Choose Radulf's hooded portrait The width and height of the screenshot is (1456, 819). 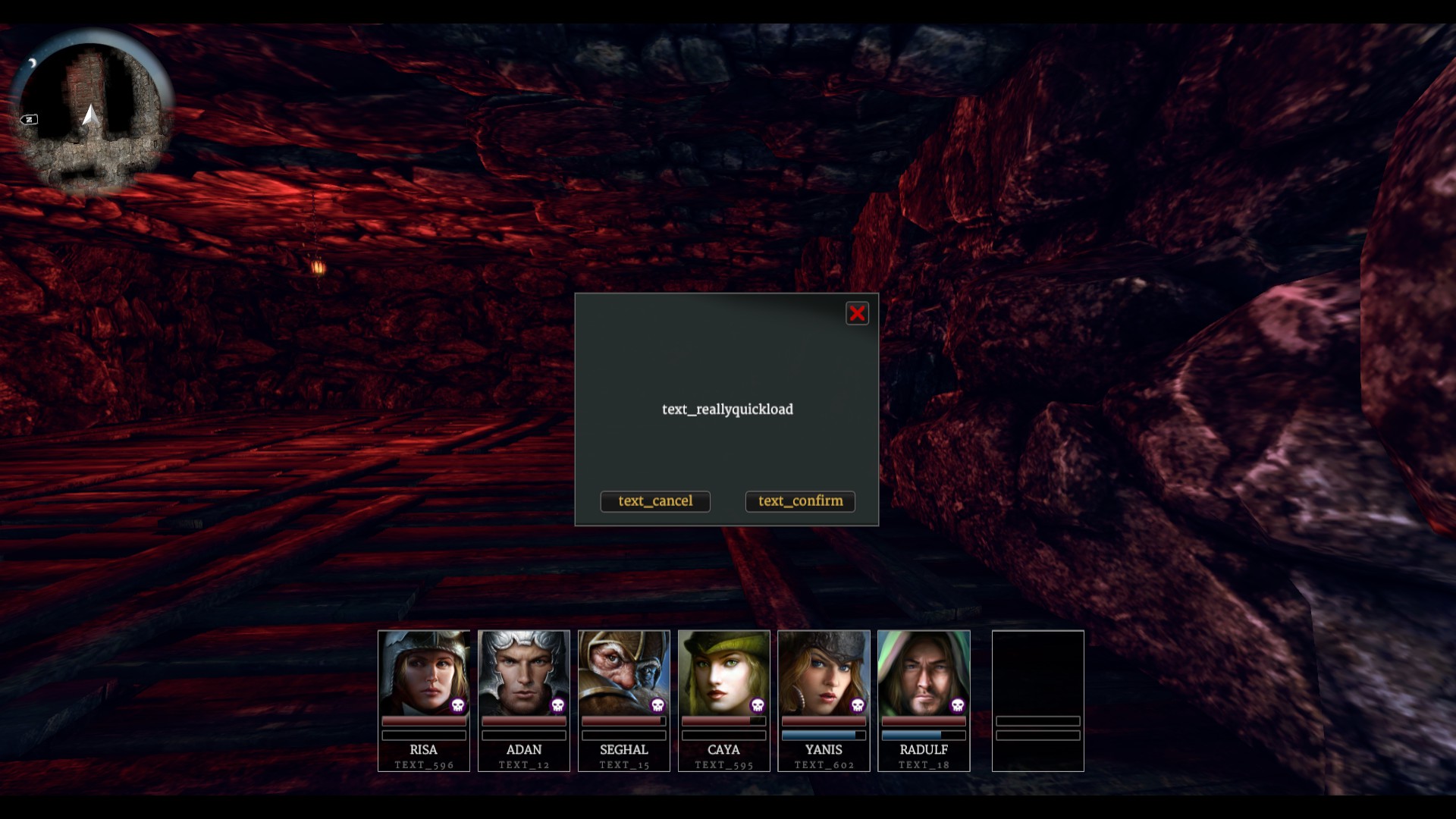(924, 673)
